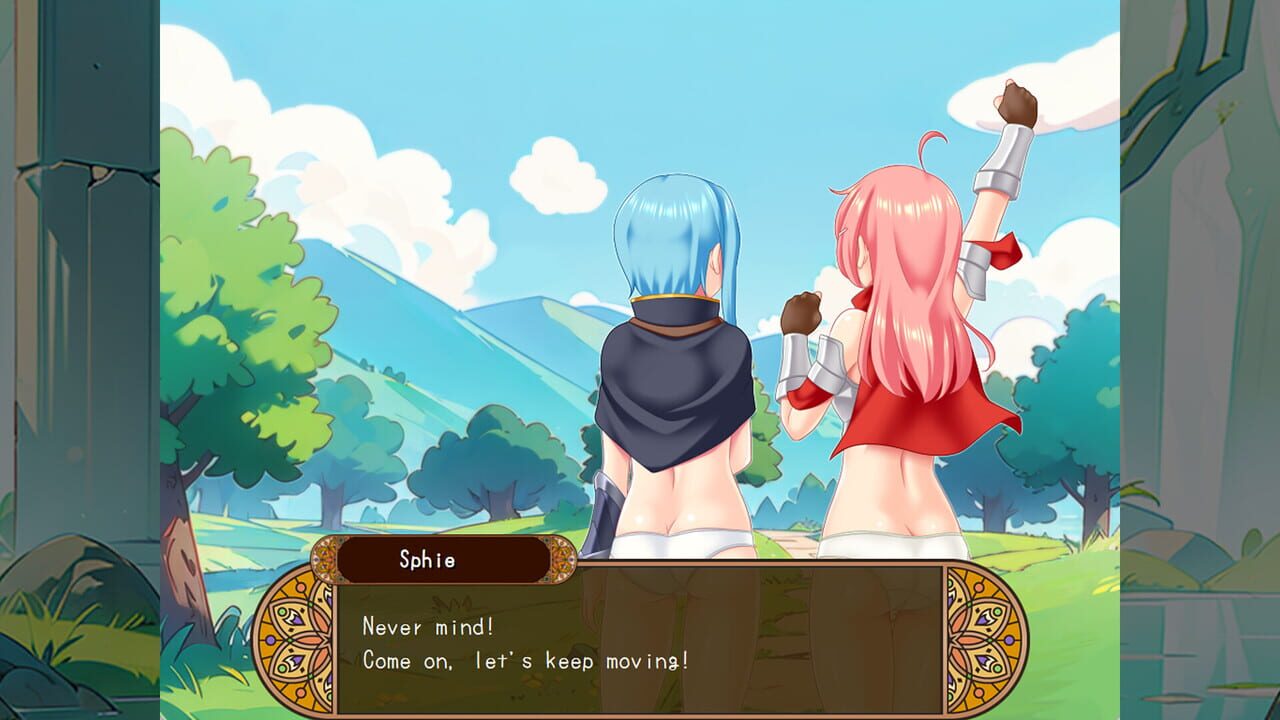Click the purple petal inside right medallion
The height and width of the screenshot is (720, 1280).
coord(983,620)
